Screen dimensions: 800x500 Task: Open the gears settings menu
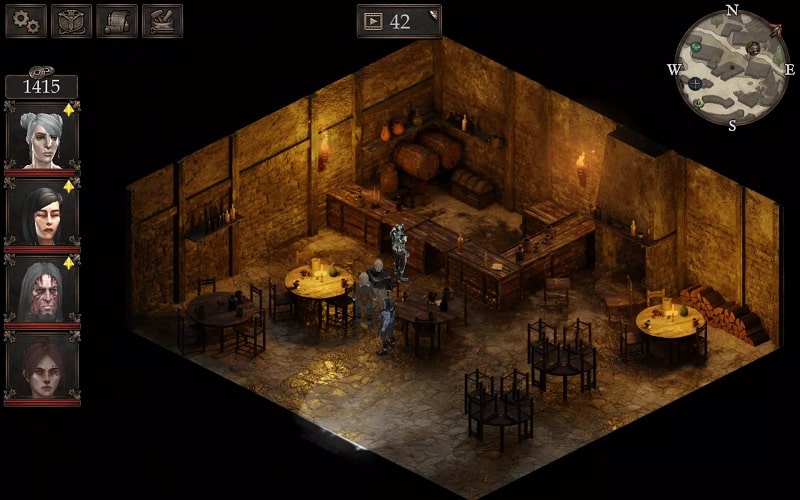(x=26, y=20)
